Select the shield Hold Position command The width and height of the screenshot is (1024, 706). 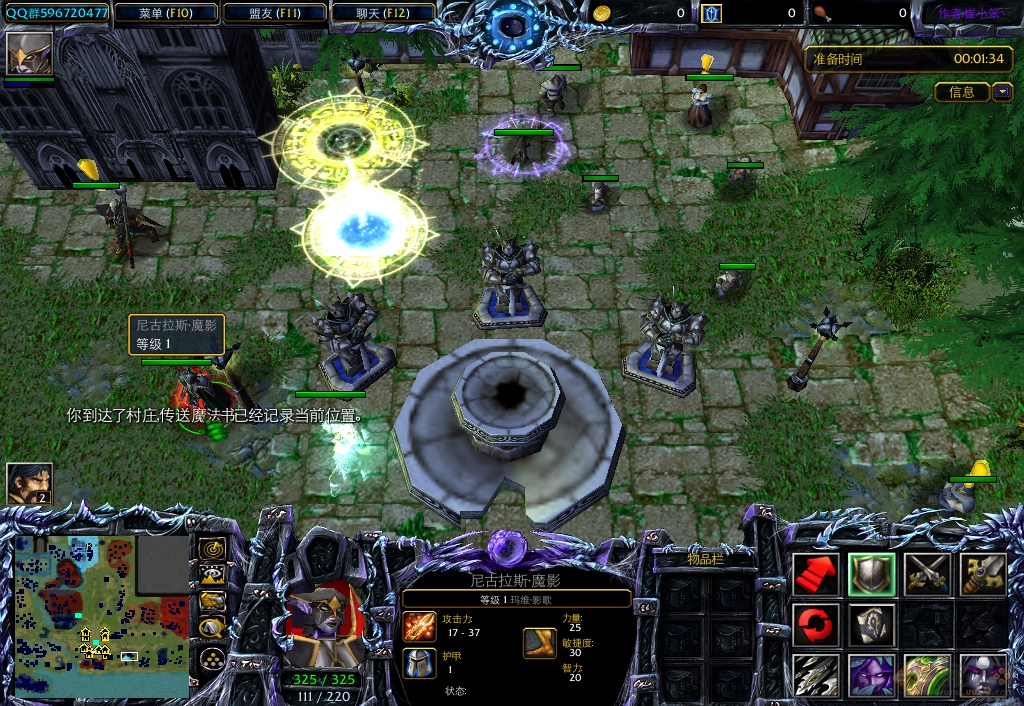tap(871, 574)
